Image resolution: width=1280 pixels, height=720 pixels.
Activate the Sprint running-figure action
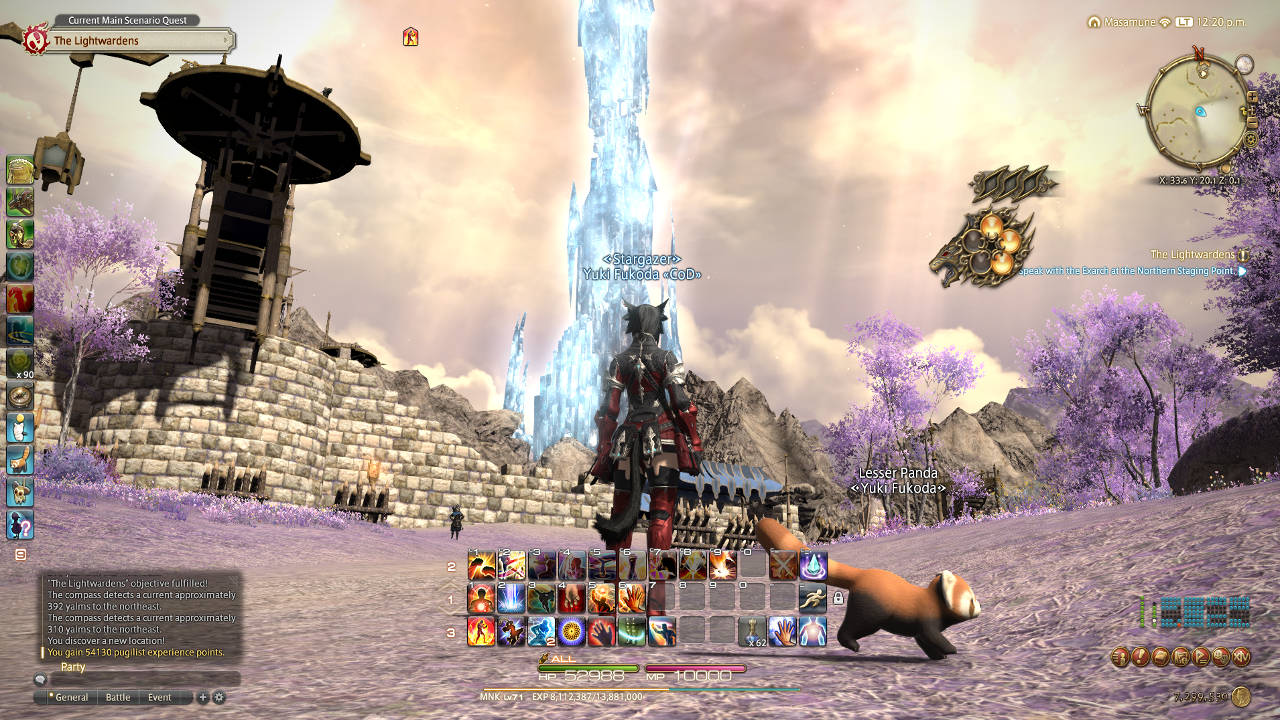pyautogui.click(x=812, y=597)
